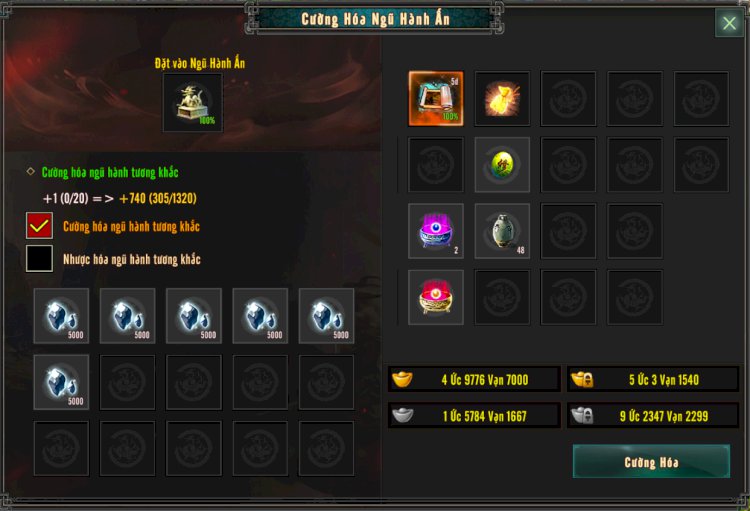Click the Cường Hóa button
This screenshot has width=750, height=511.
tap(651, 462)
